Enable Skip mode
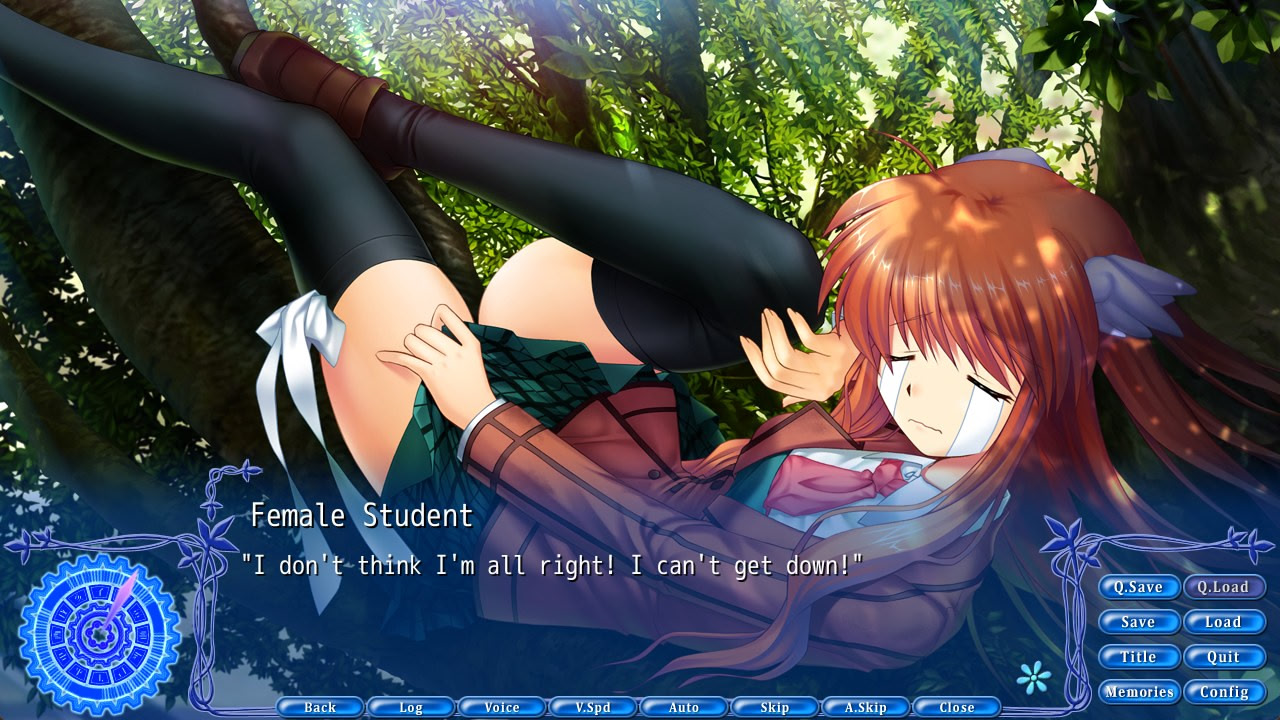This screenshot has height=720, width=1280. (x=775, y=707)
